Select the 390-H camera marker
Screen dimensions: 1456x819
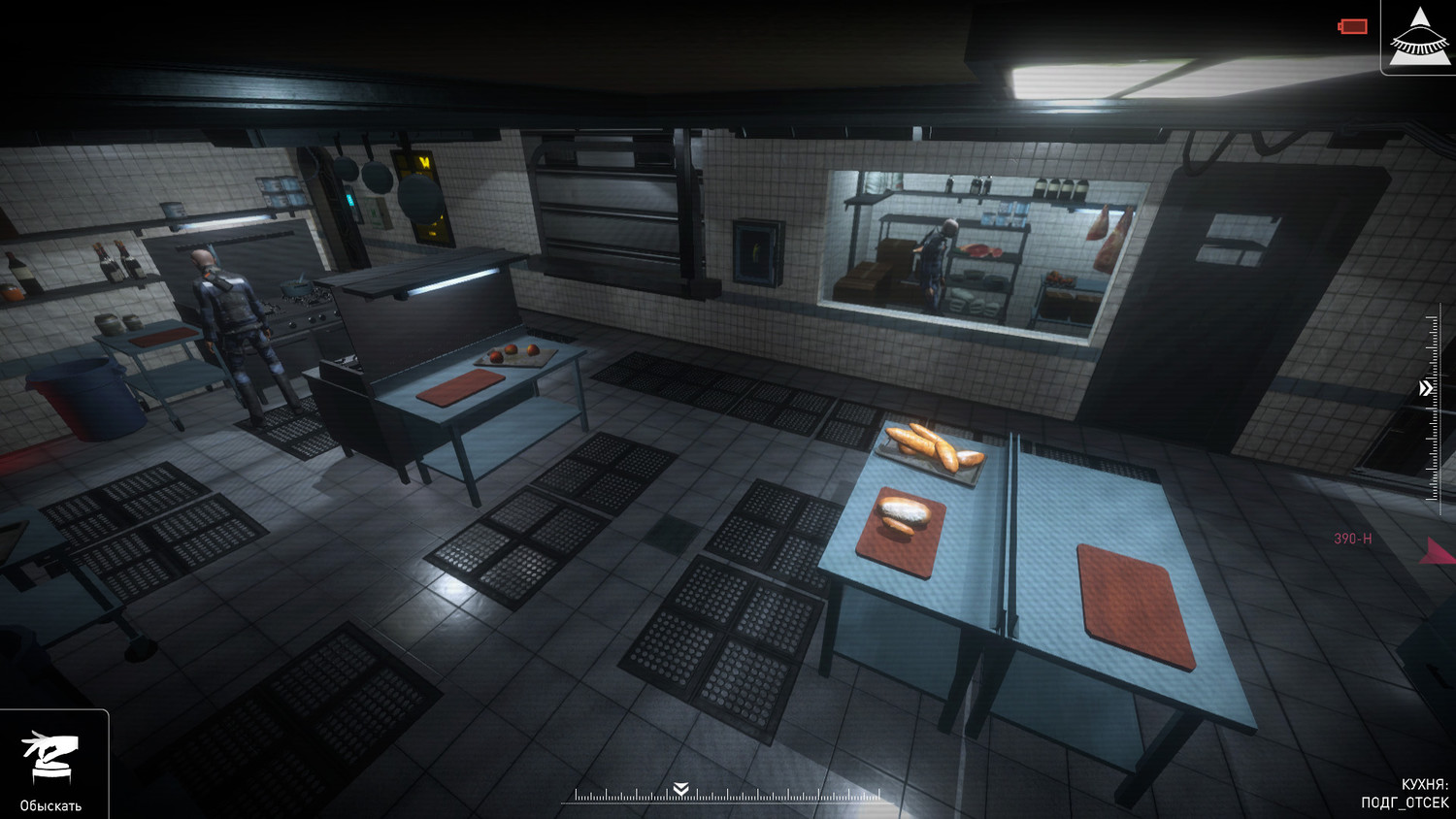pyautogui.click(x=1352, y=539)
